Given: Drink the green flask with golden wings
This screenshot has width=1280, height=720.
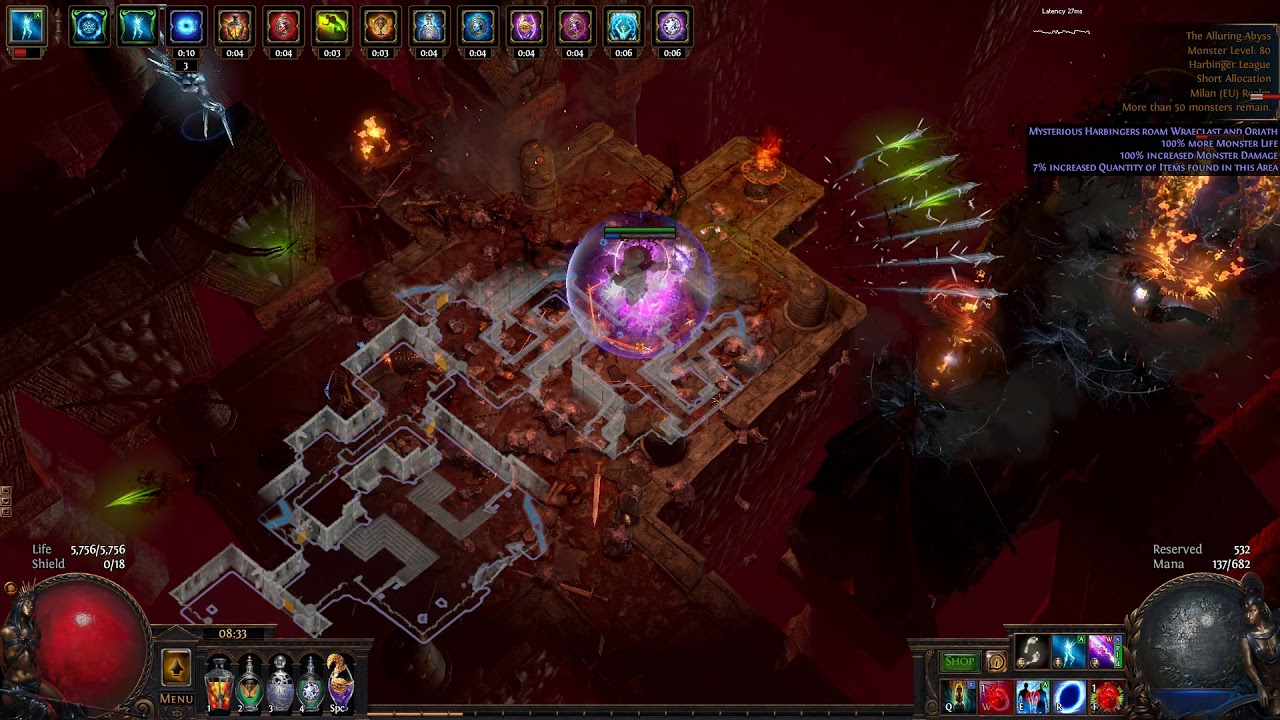Looking at the screenshot, I should click(250, 681).
